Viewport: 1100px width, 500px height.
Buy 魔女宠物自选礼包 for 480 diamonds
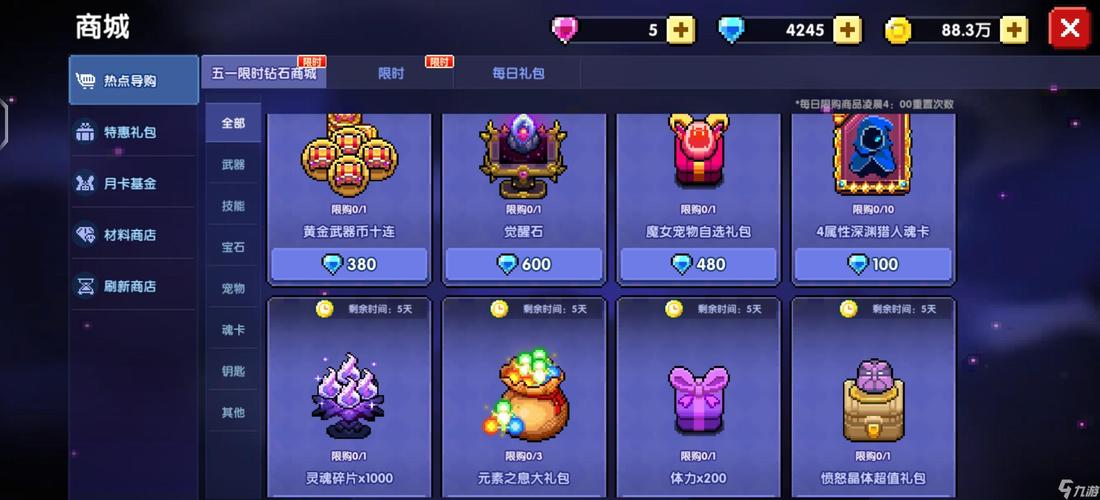click(698, 264)
